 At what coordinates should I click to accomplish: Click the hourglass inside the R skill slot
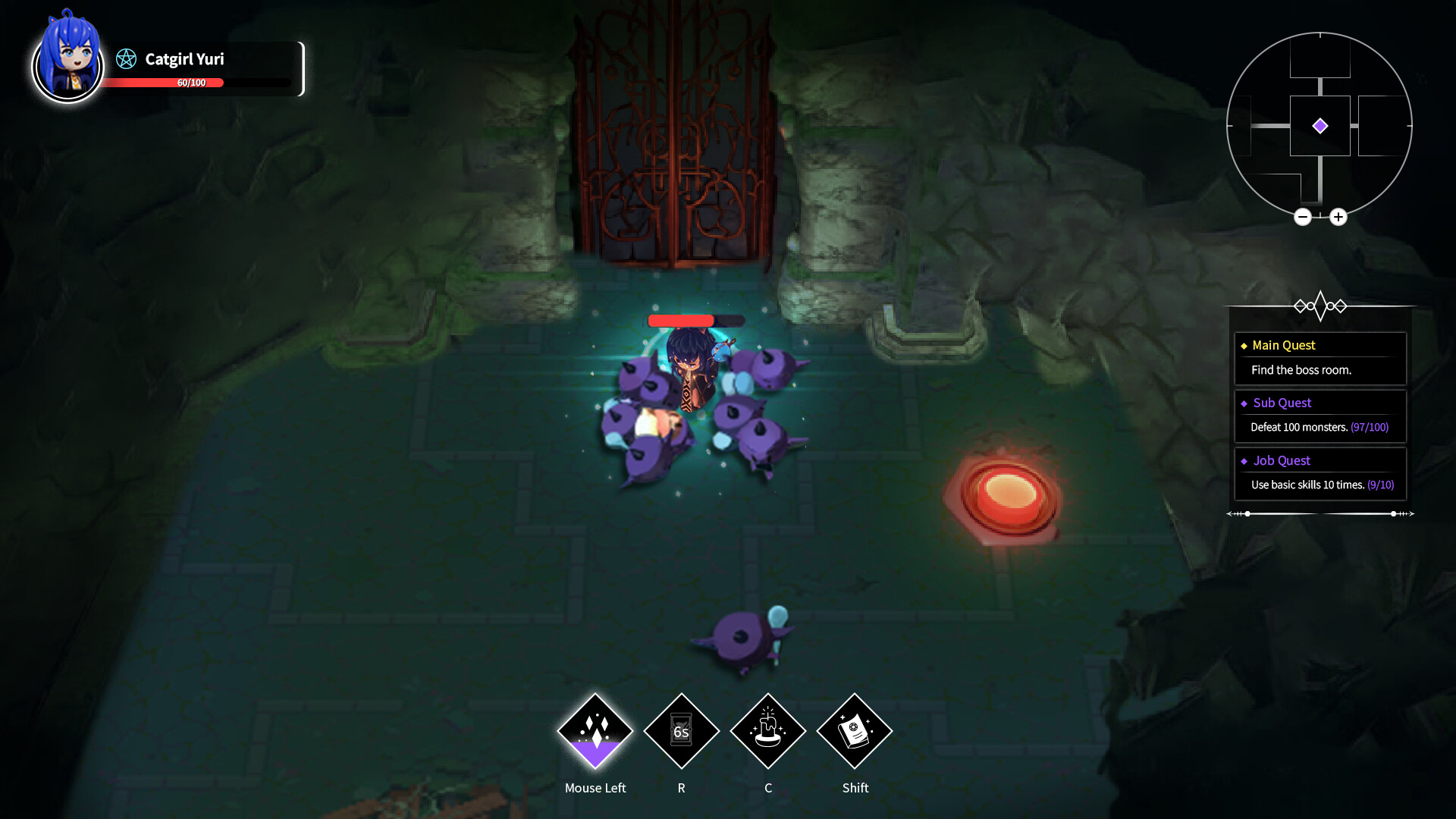click(x=682, y=730)
